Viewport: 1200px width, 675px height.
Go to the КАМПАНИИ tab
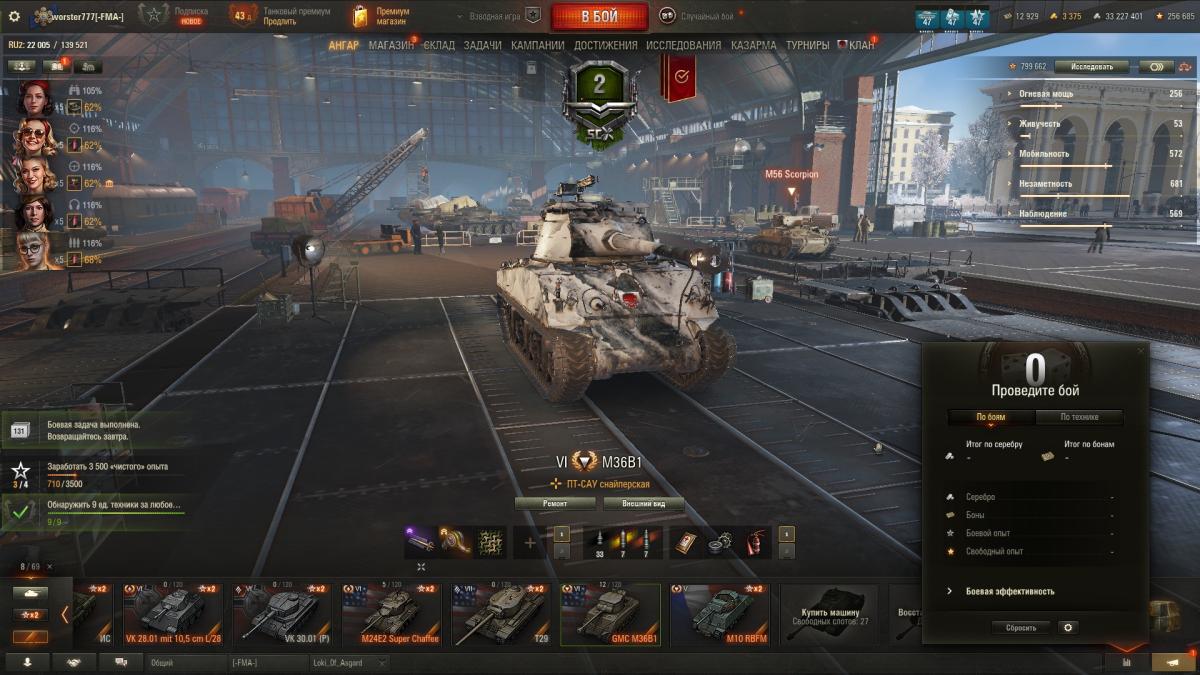(x=537, y=45)
